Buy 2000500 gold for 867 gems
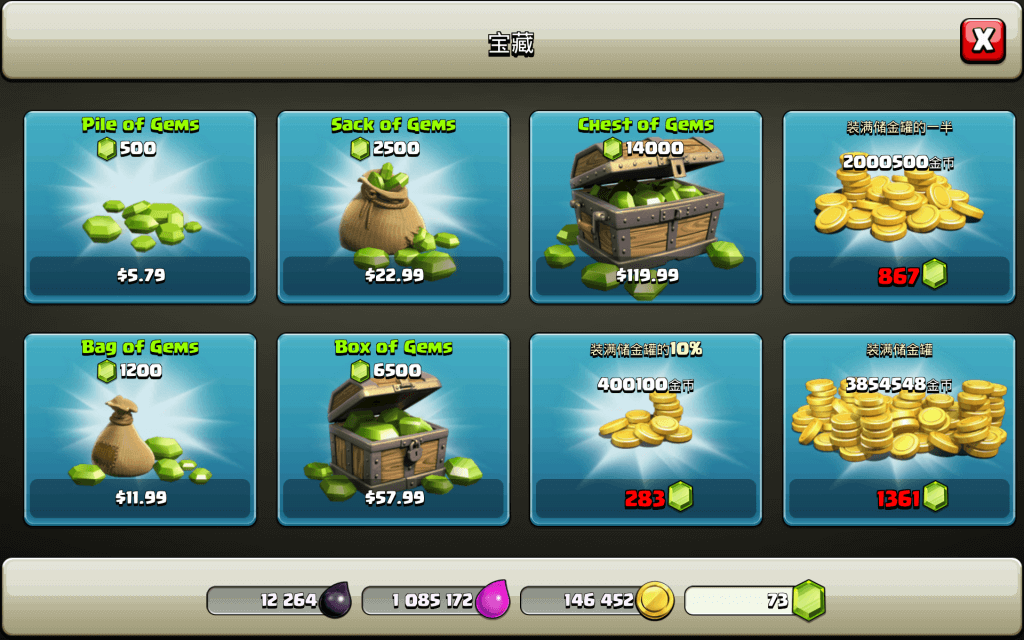Viewport: 1024px width, 640px height. pyautogui.click(x=898, y=207)
